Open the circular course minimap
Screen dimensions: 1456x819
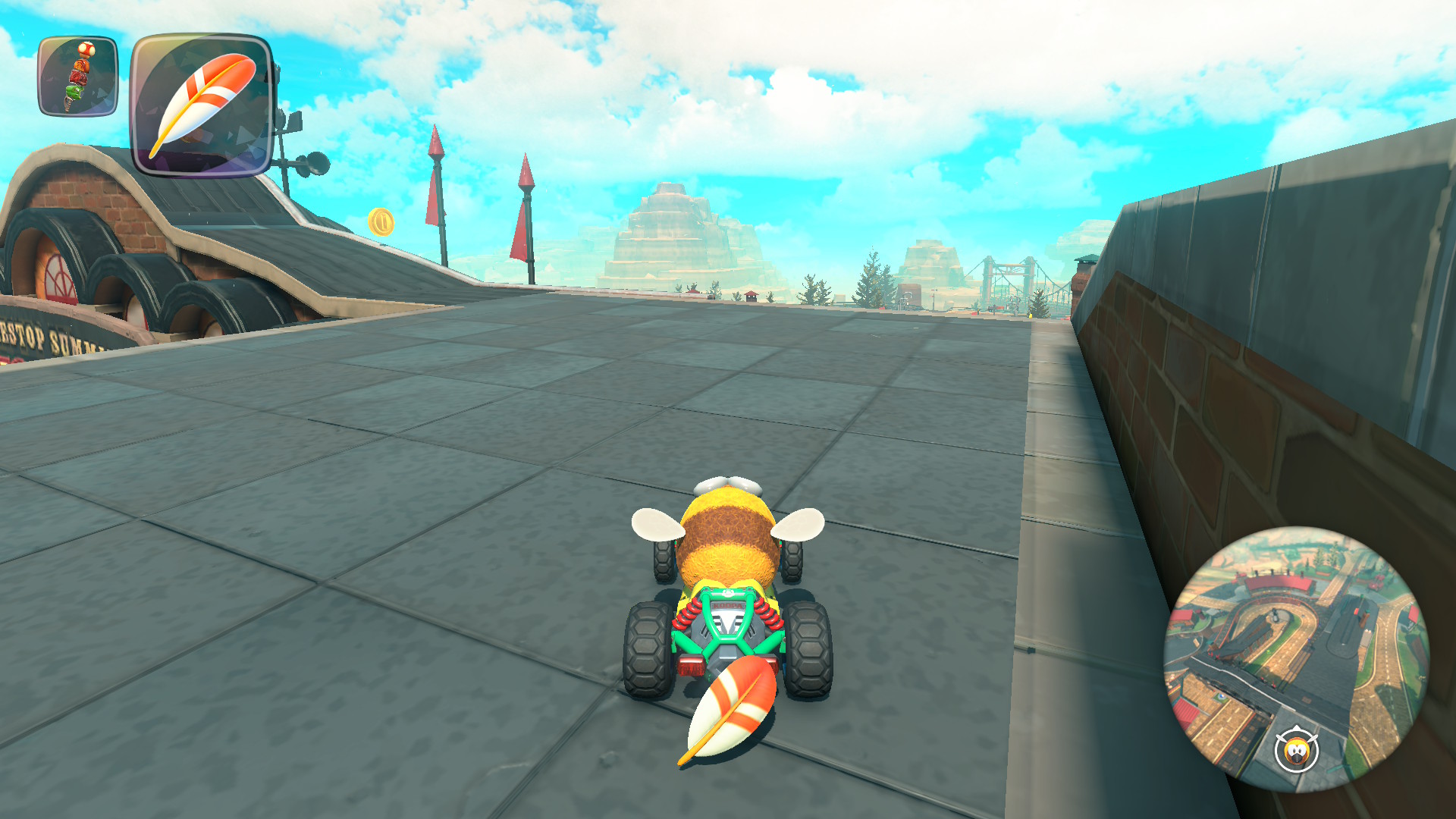tap(1296, 658)
